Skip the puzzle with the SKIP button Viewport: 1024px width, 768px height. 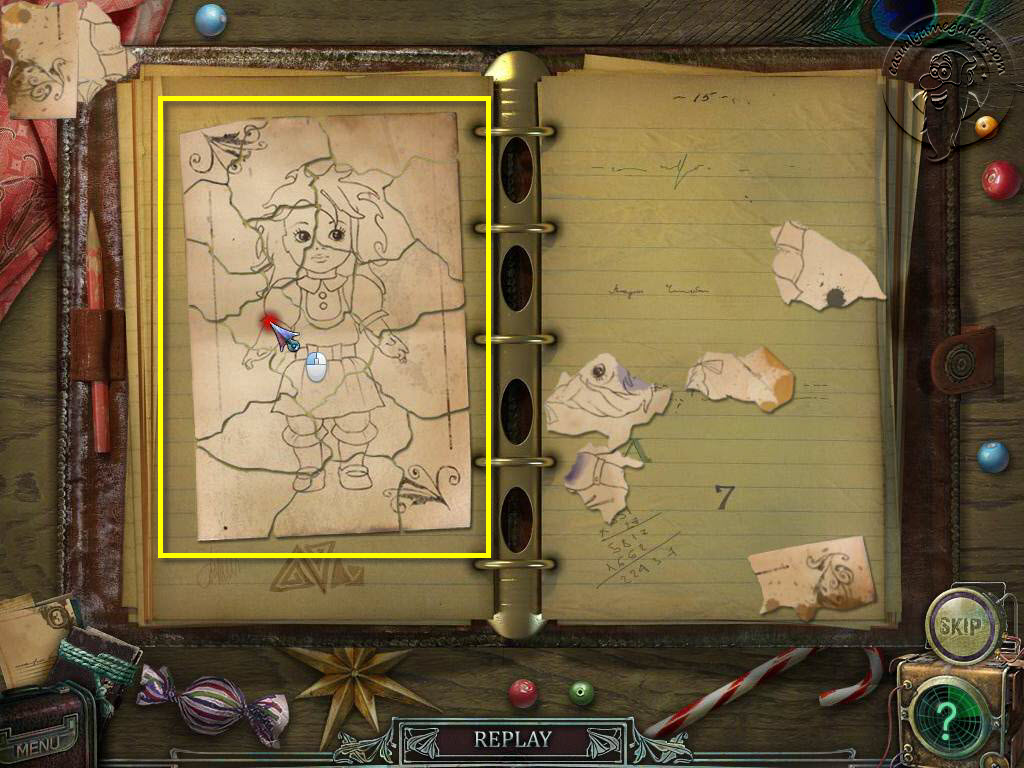[x=964, y=627]
